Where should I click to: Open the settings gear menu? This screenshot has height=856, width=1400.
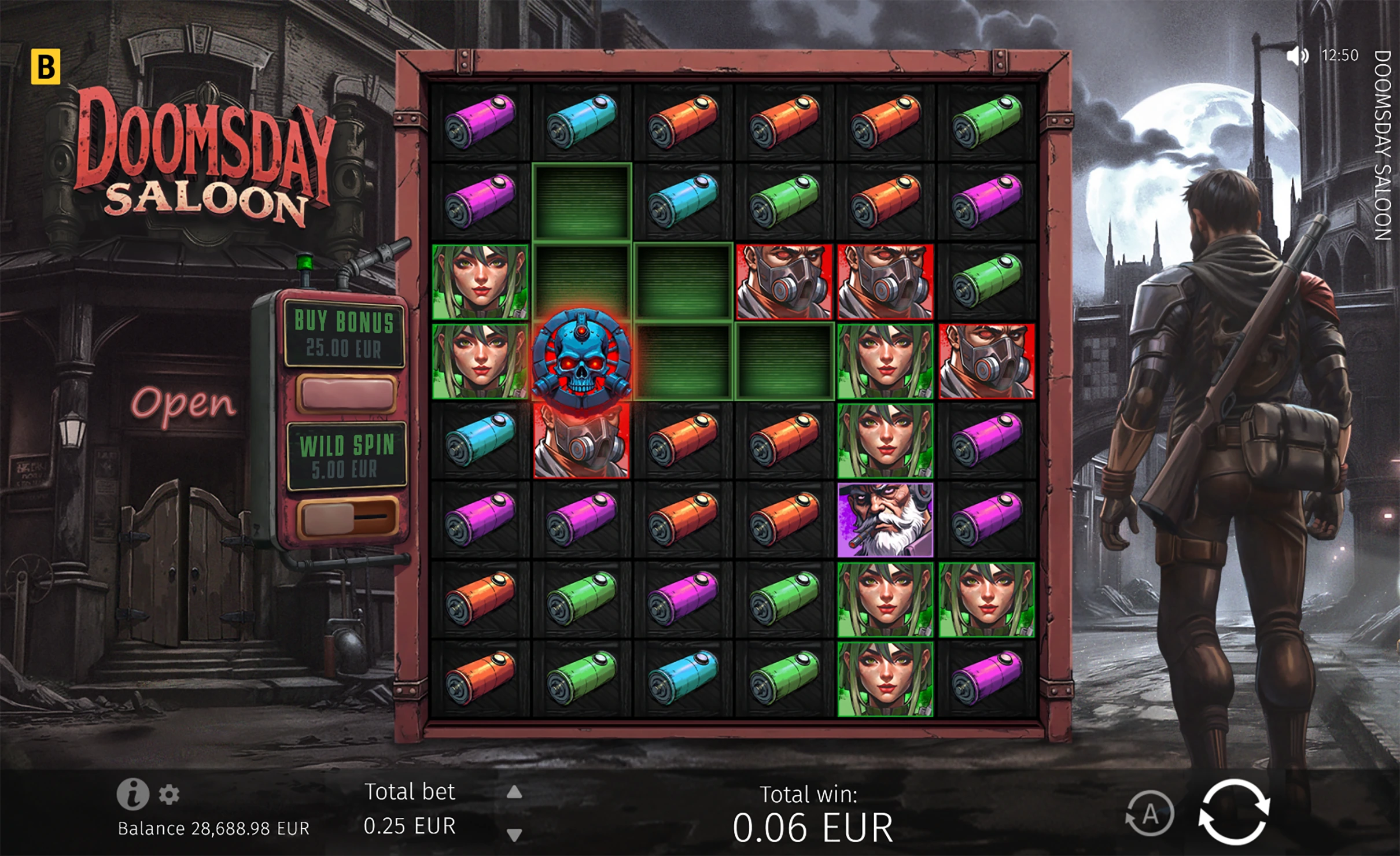[x=169, y=794]
